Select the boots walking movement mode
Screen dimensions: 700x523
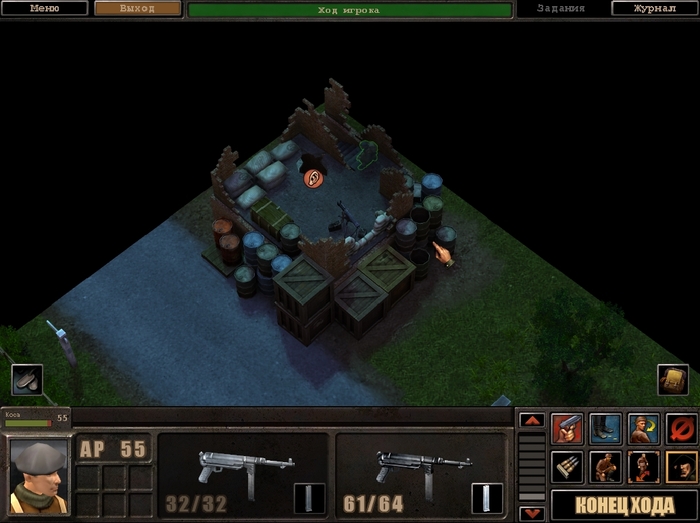click(605, 429)
